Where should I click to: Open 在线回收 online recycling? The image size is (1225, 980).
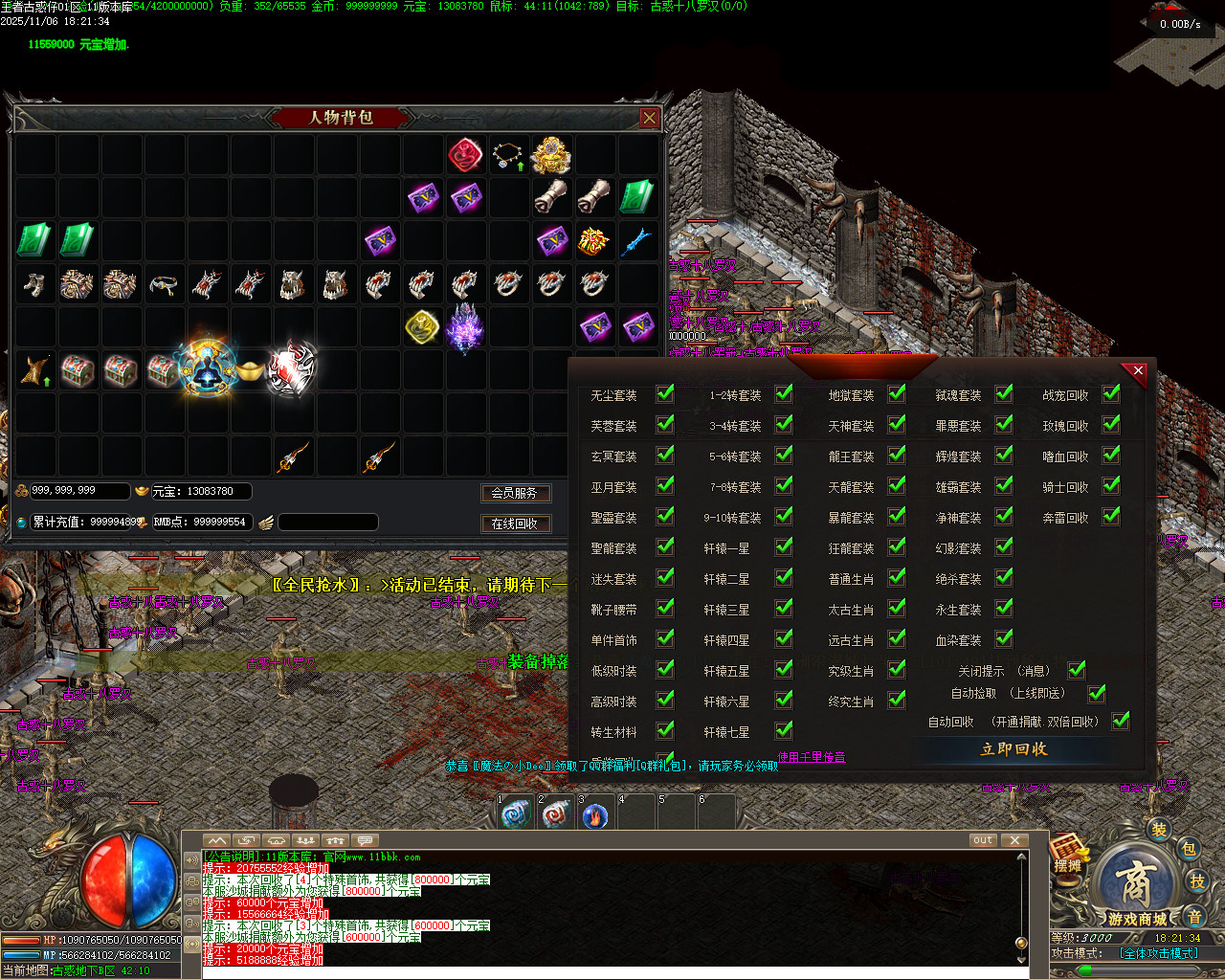(x=515, y=523)
